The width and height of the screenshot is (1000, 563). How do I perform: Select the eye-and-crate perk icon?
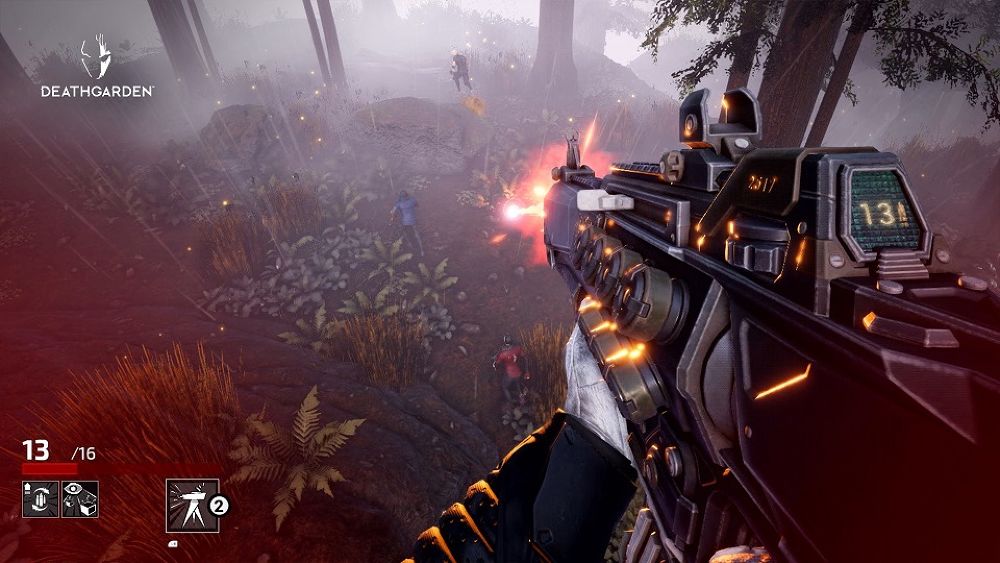pyautogui.click(x=81, y=499)
